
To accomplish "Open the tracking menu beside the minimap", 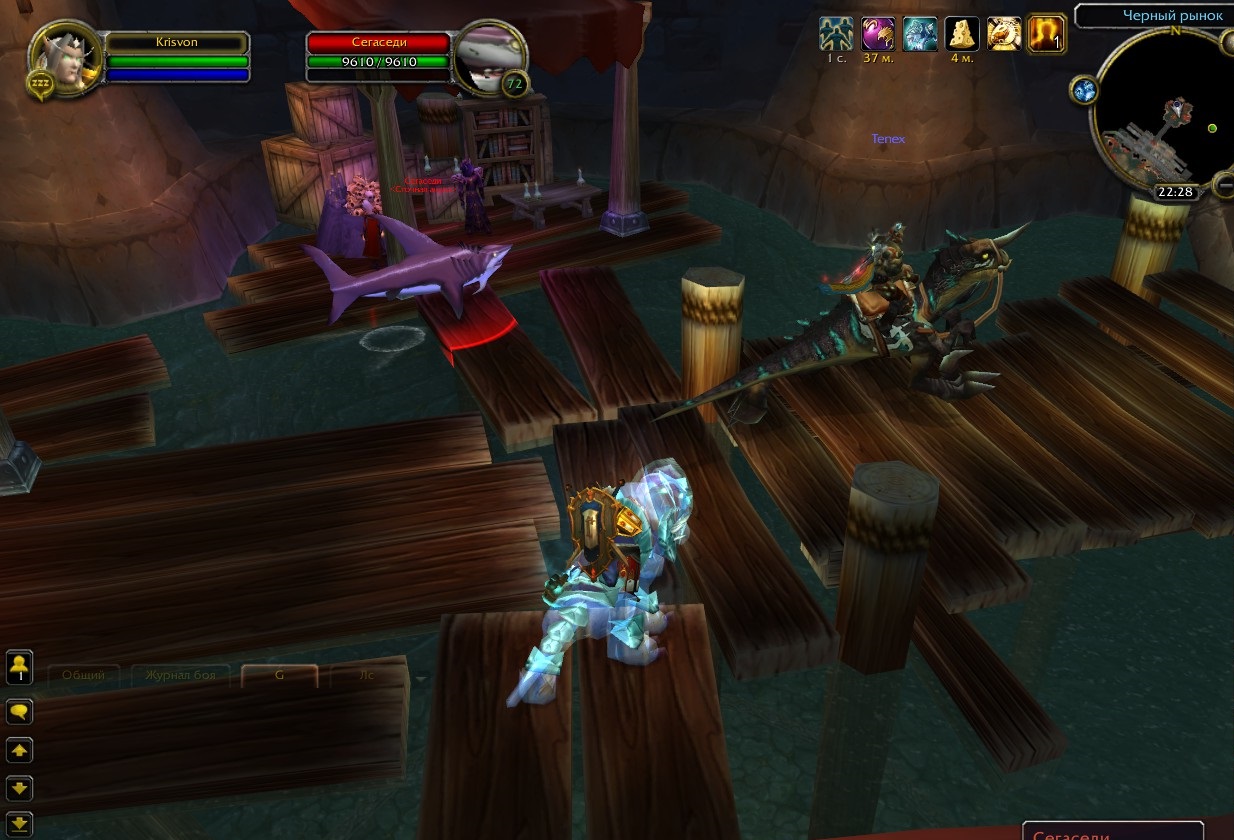I will tap(1086, 91).
